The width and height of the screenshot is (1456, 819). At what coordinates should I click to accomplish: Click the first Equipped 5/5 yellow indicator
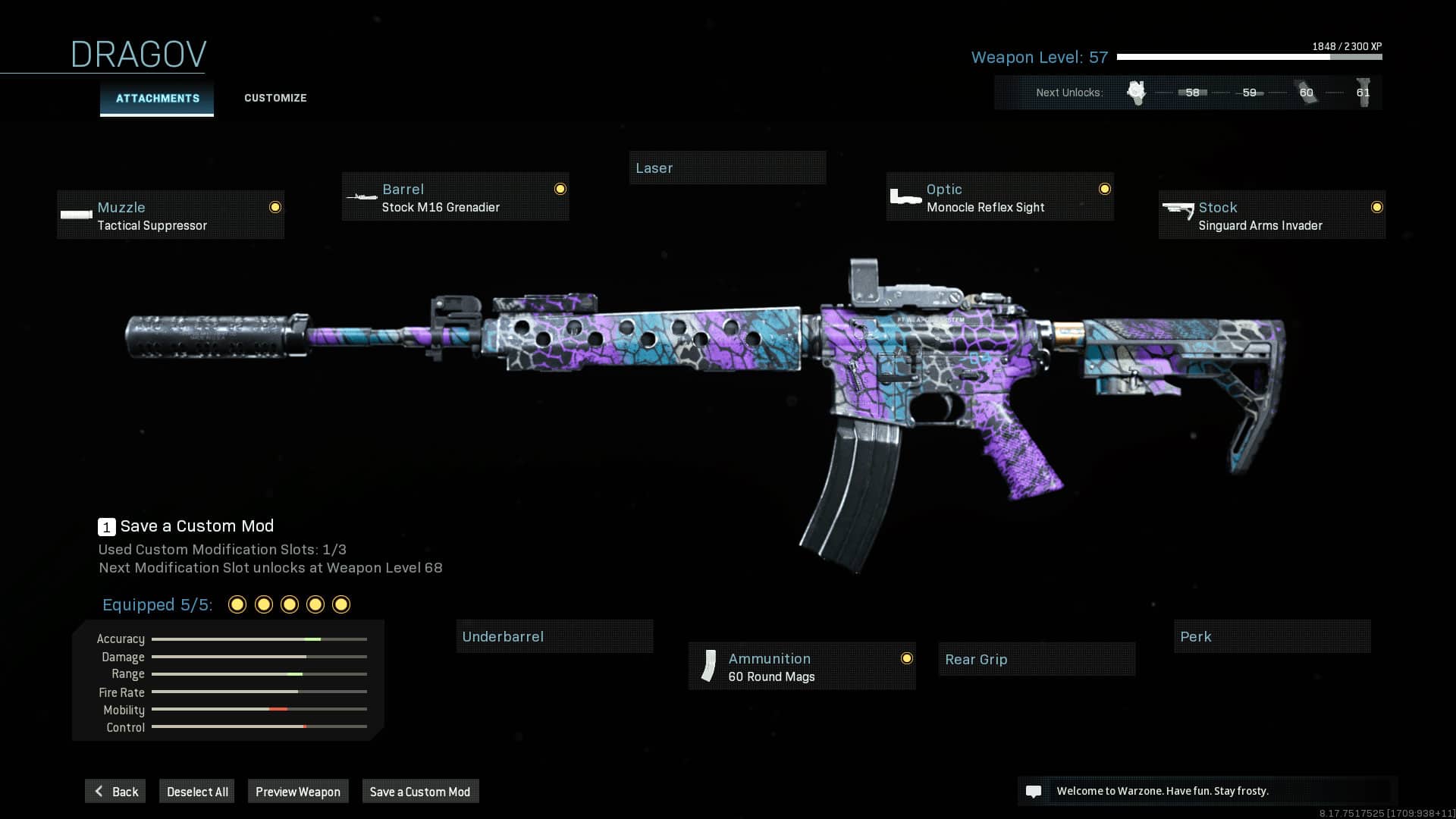point(237,604)
